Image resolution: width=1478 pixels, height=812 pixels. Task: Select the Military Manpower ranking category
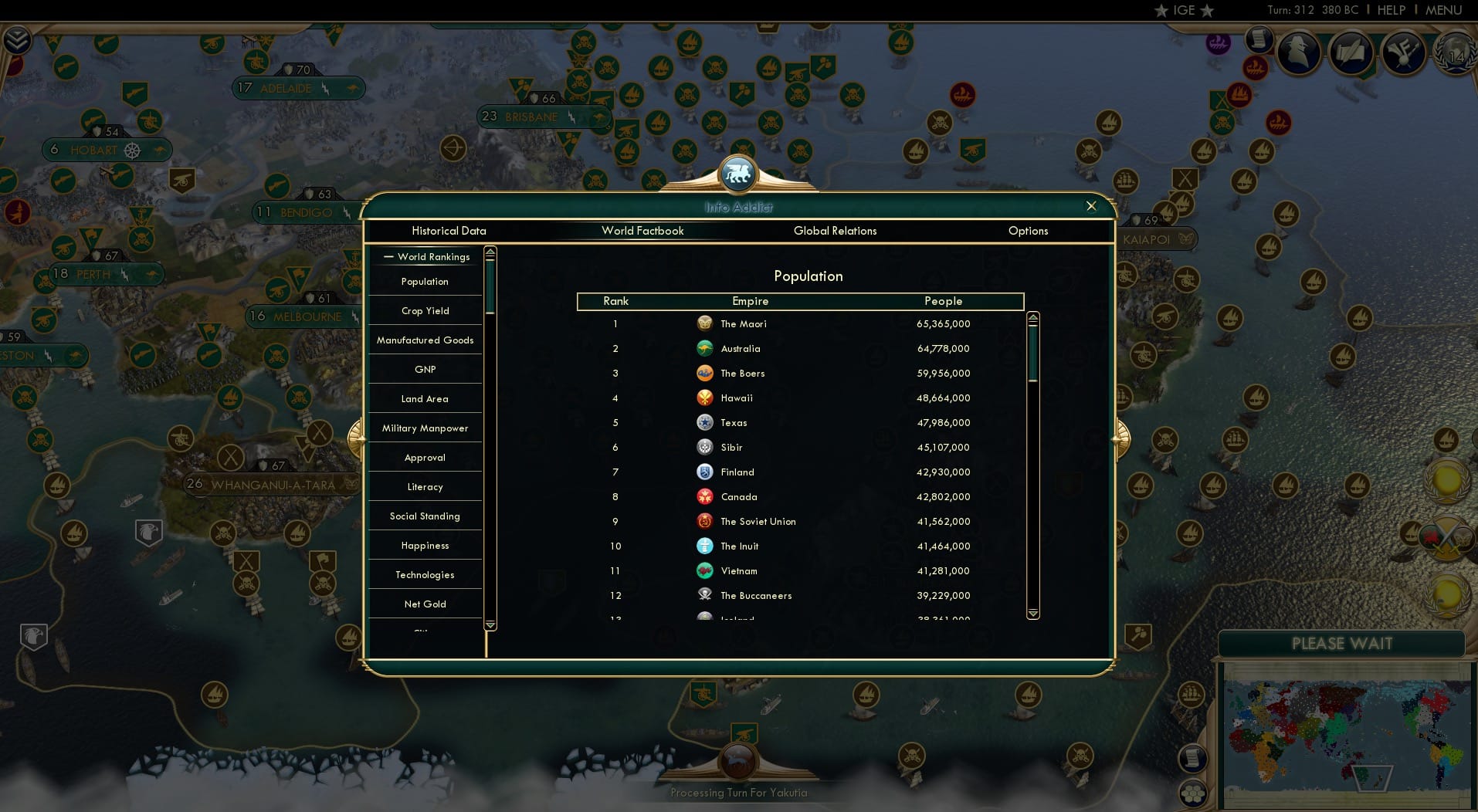[x=424, y=428]
